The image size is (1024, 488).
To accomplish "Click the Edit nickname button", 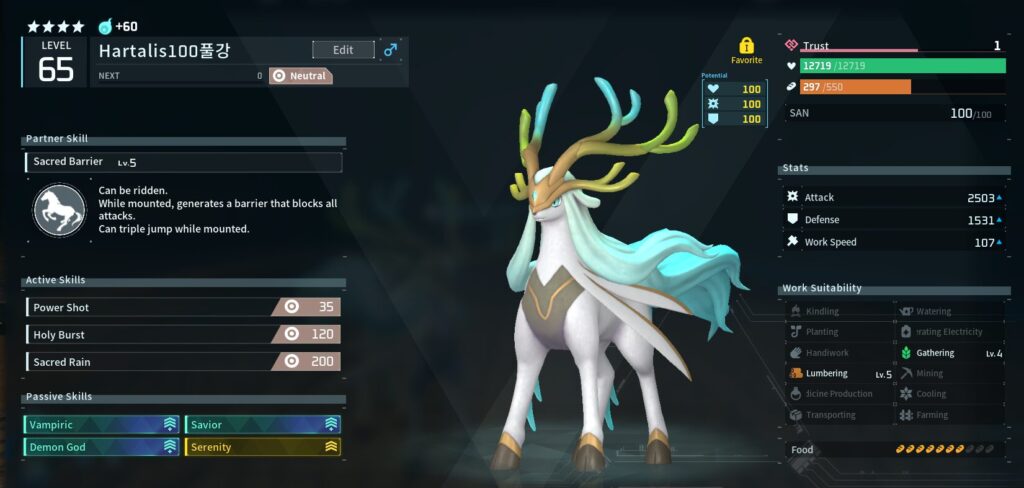I will click(343, 50).
